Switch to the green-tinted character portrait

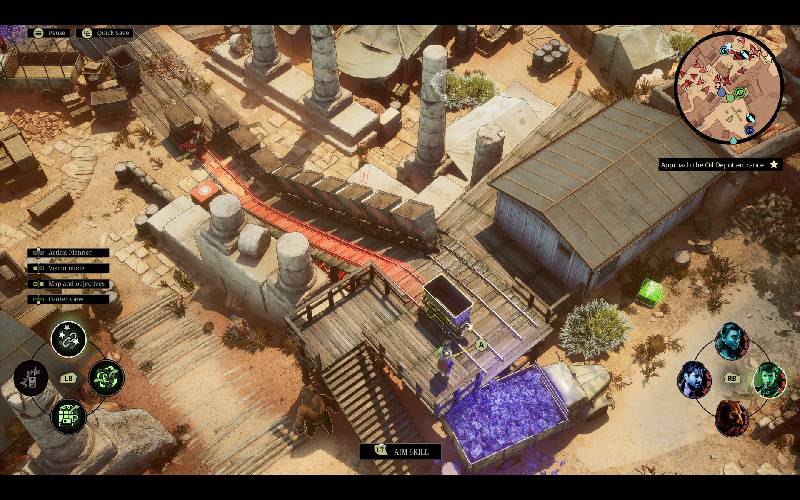(x=768, y=379)
